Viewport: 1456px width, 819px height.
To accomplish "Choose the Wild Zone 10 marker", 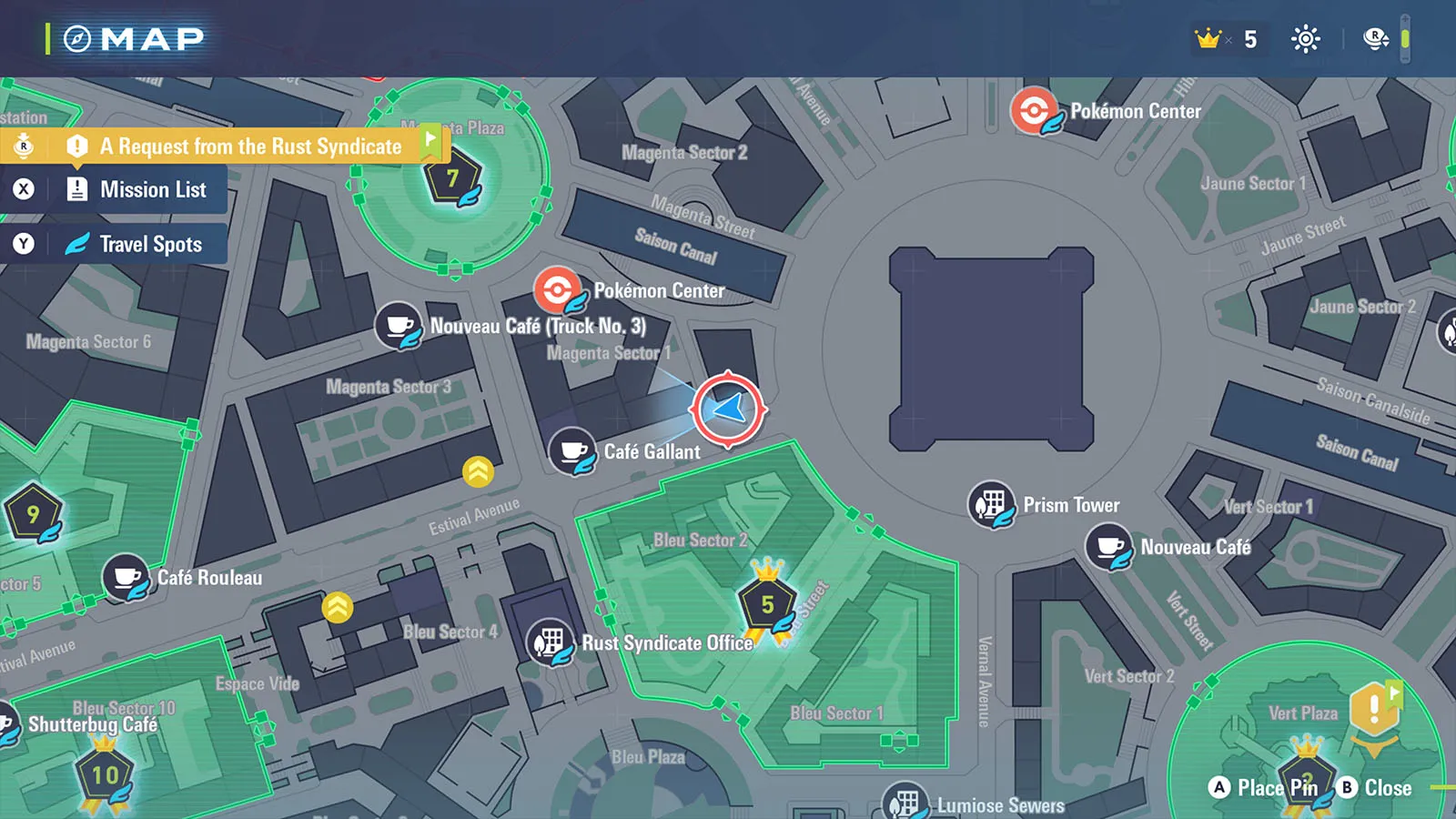I will 105,775.
